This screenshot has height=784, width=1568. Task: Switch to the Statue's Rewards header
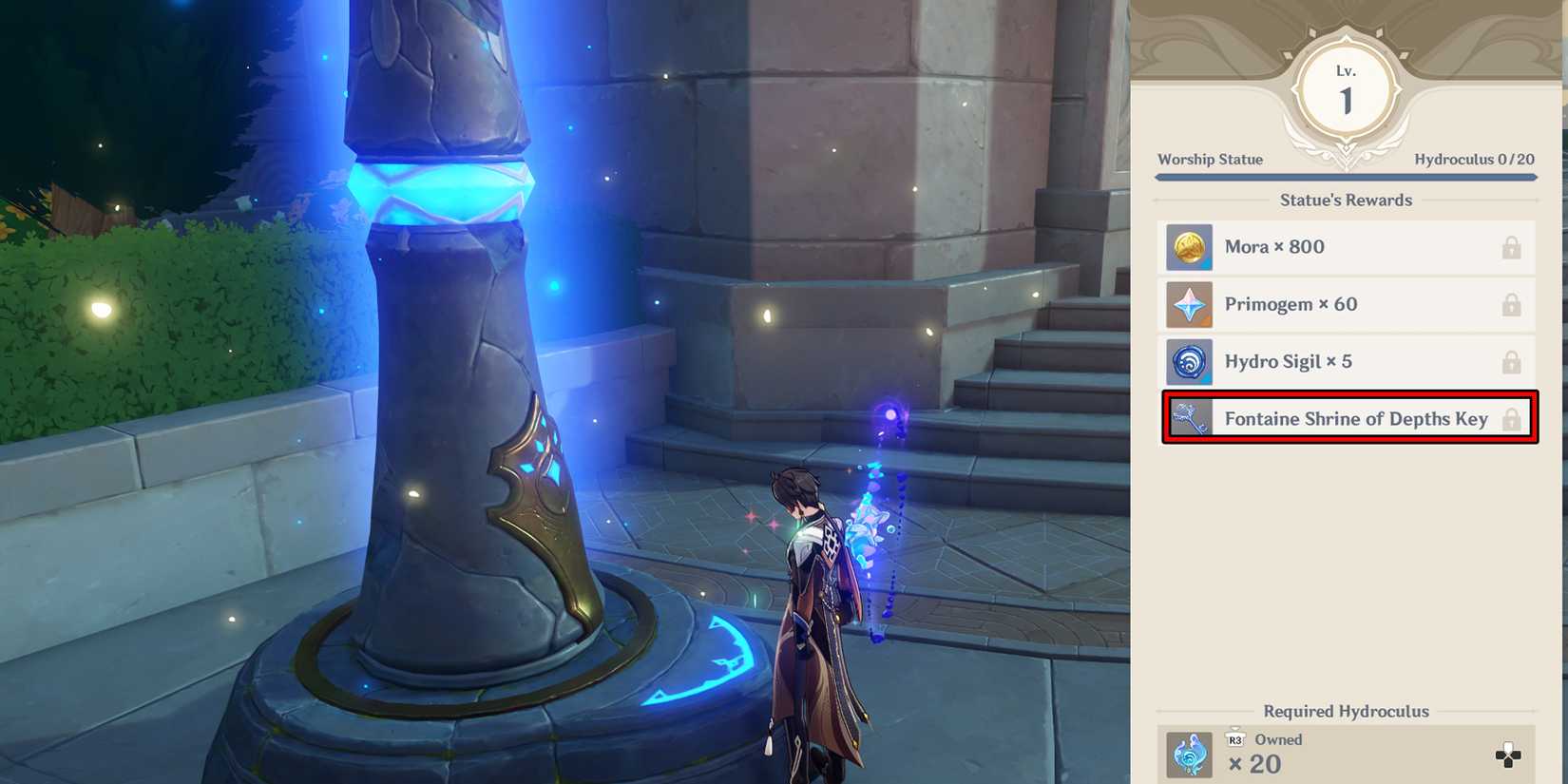(1346, 200)
